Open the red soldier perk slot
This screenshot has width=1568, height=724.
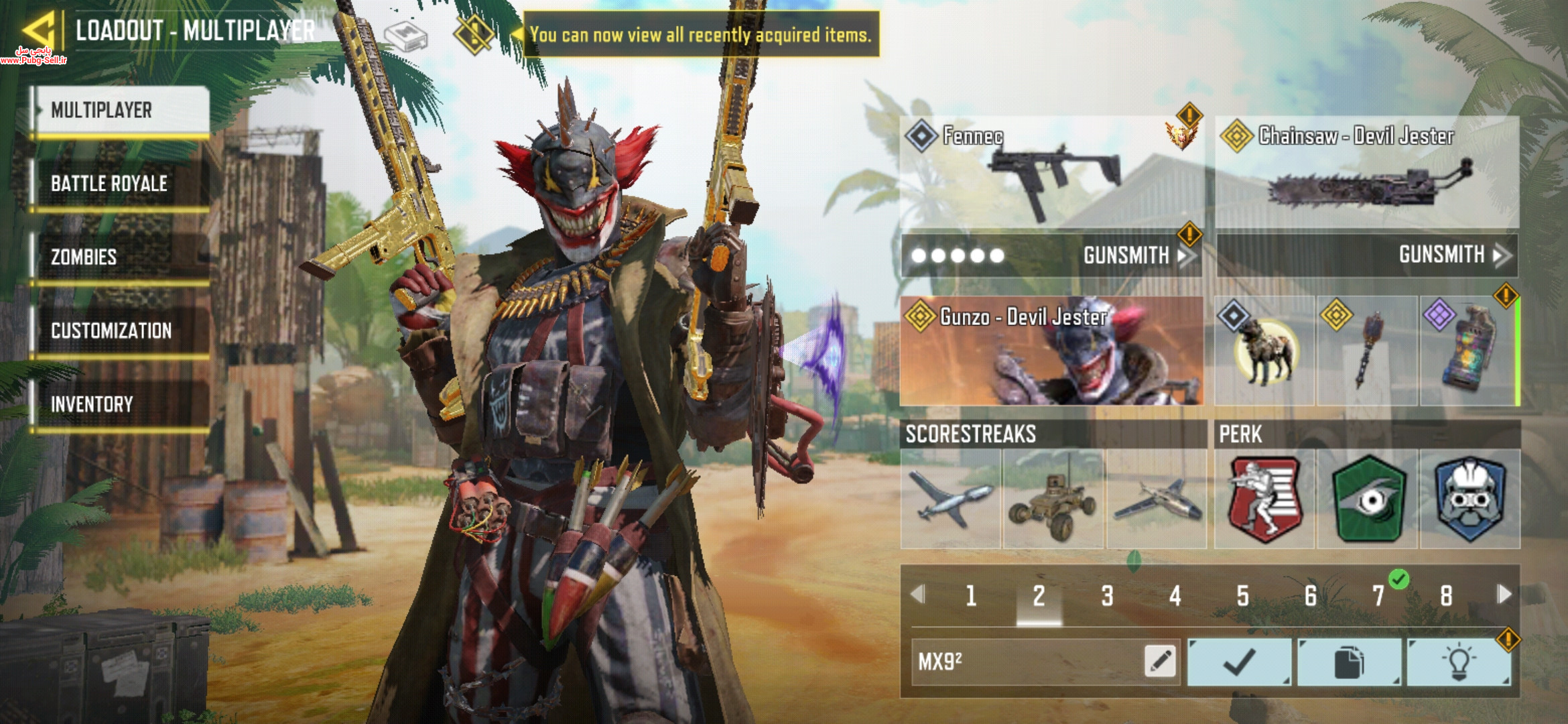point(1264,499)
